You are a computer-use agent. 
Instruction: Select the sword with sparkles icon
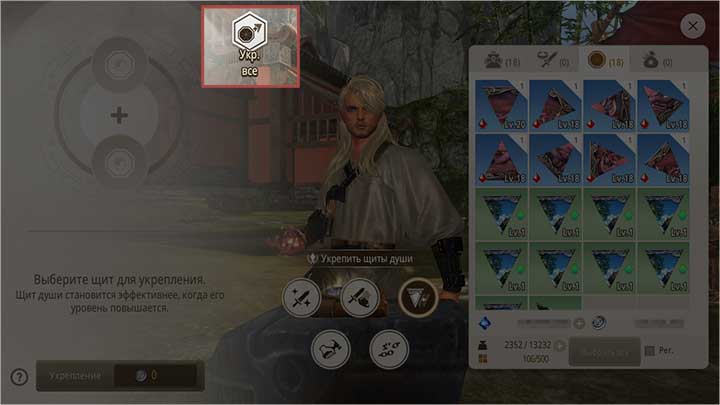click(x=301, y=297)
